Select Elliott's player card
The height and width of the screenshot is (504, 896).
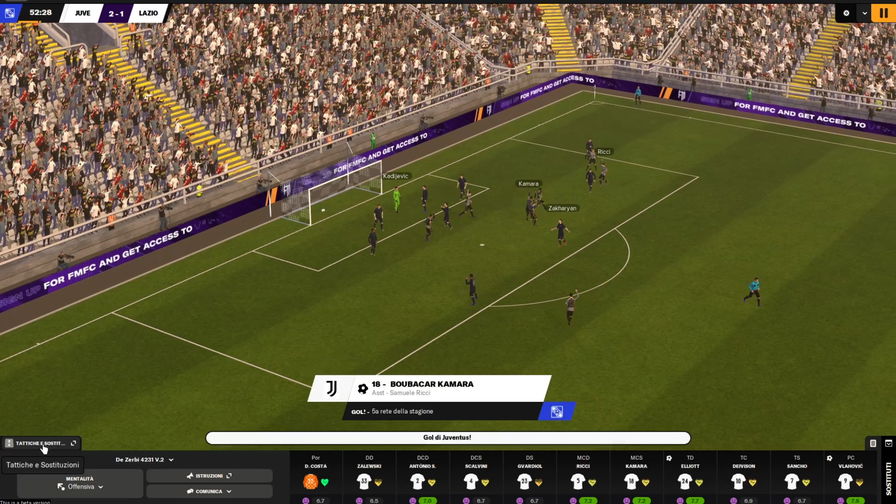click(x=690, y=477)
